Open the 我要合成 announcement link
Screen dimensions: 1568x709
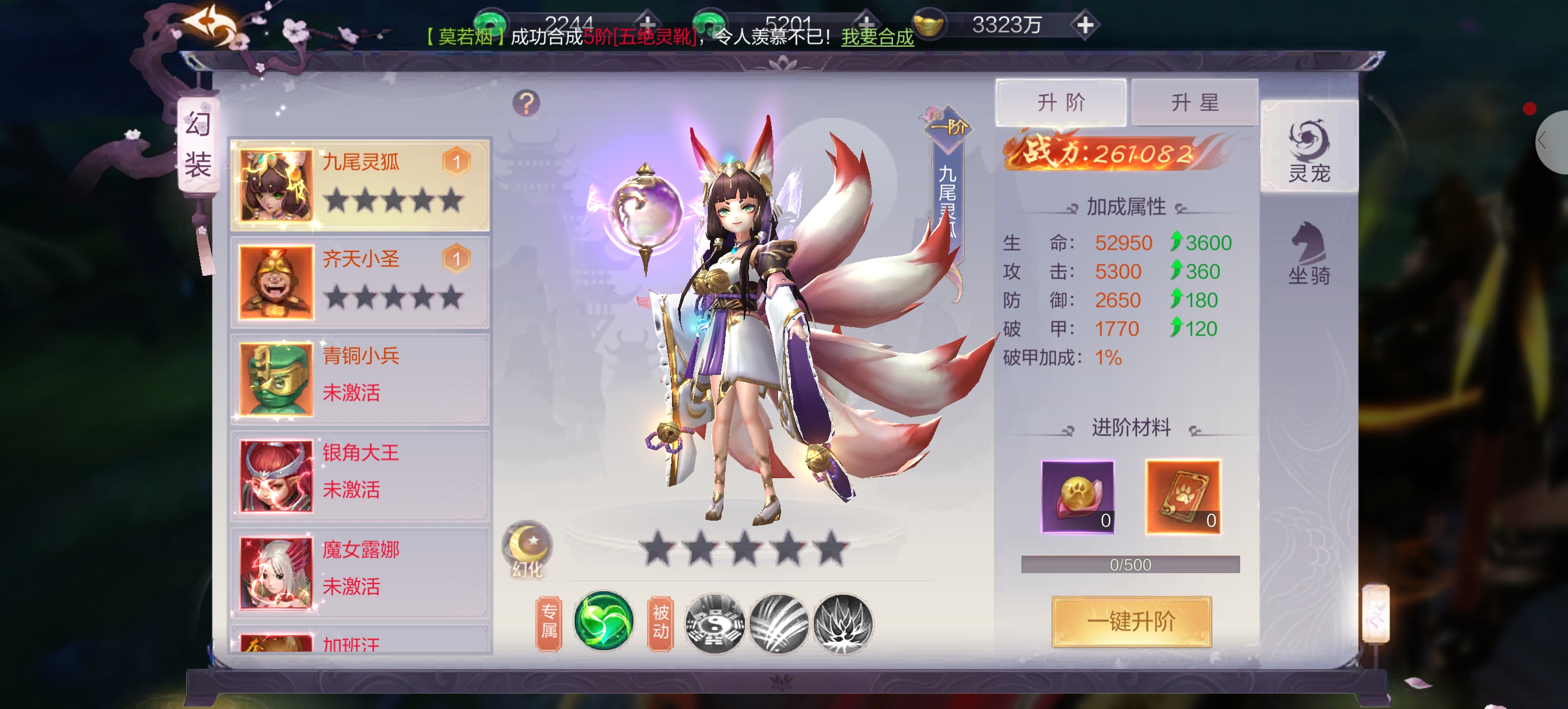(877, 37)
